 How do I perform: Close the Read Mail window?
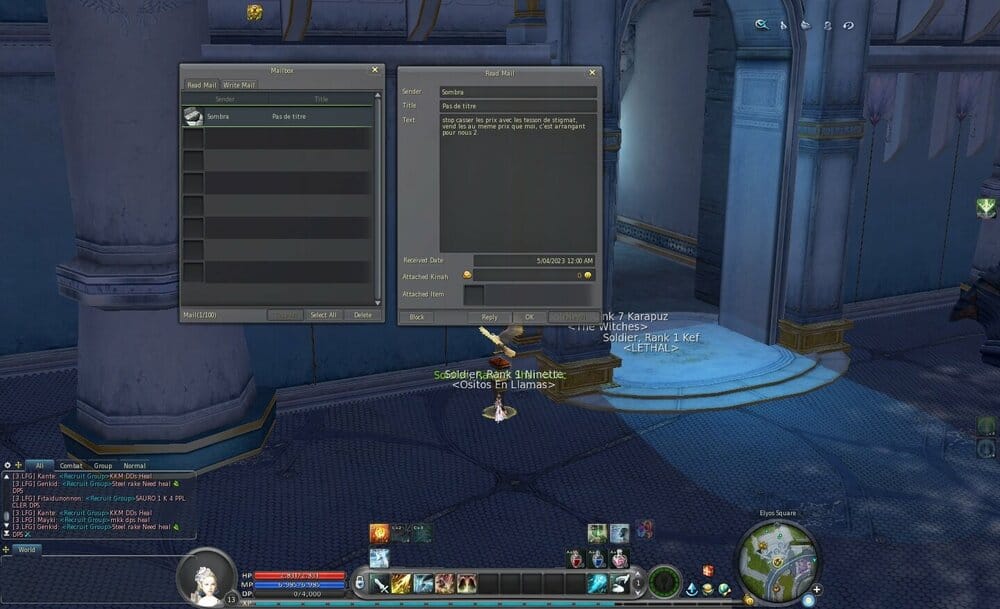(x=592, y=72)
